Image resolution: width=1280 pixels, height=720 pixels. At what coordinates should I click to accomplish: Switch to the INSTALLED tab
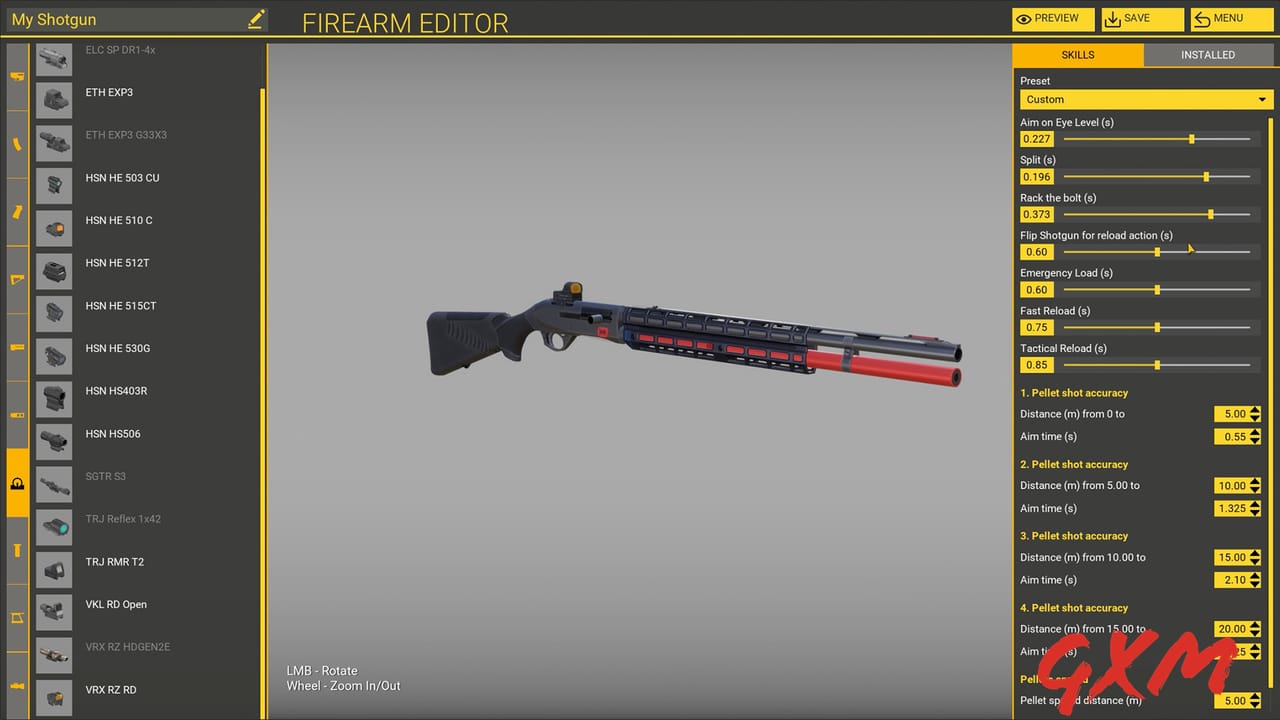coord(1208,55)
